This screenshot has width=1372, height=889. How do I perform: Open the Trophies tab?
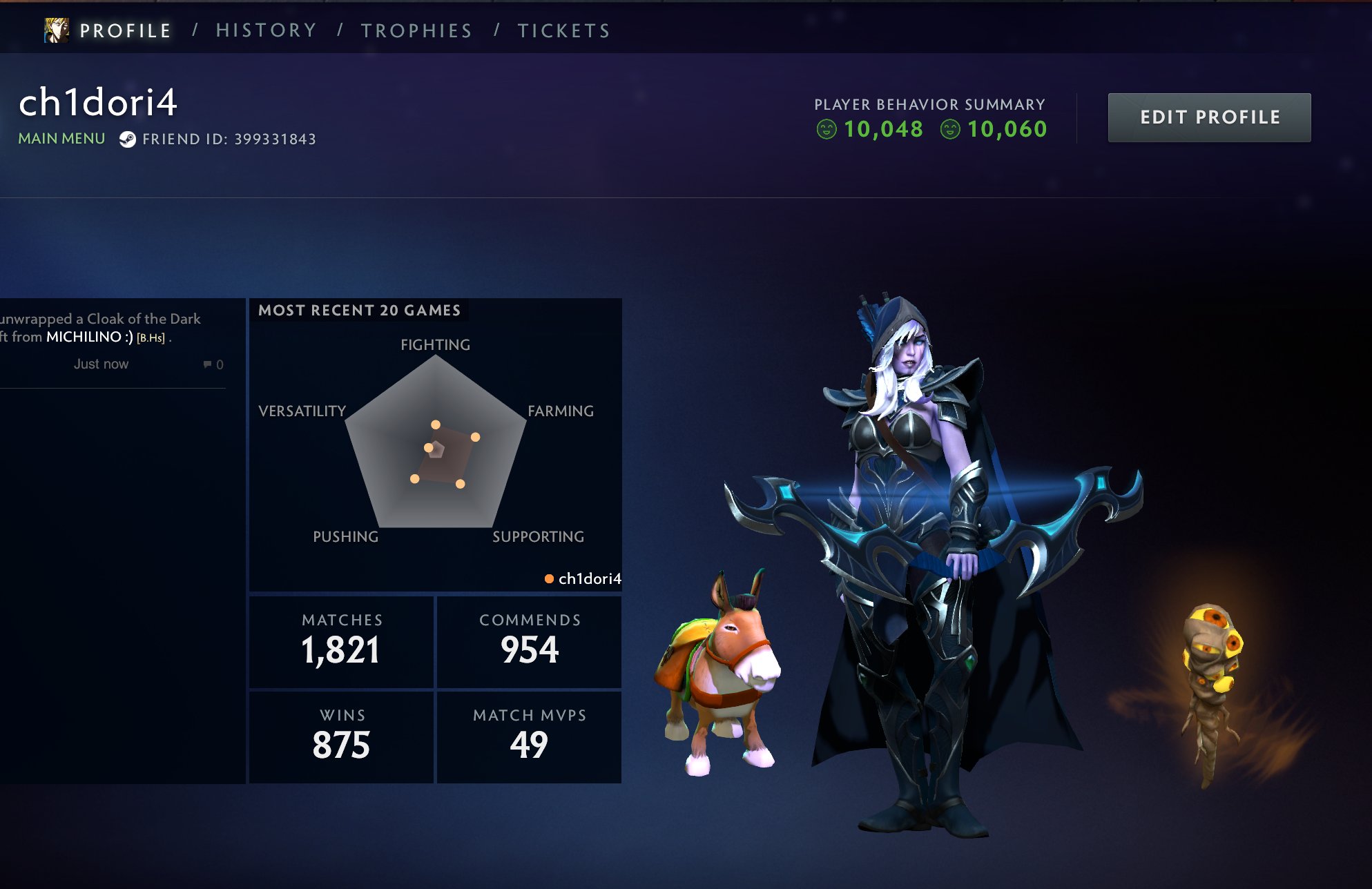(x=416, y=31)
